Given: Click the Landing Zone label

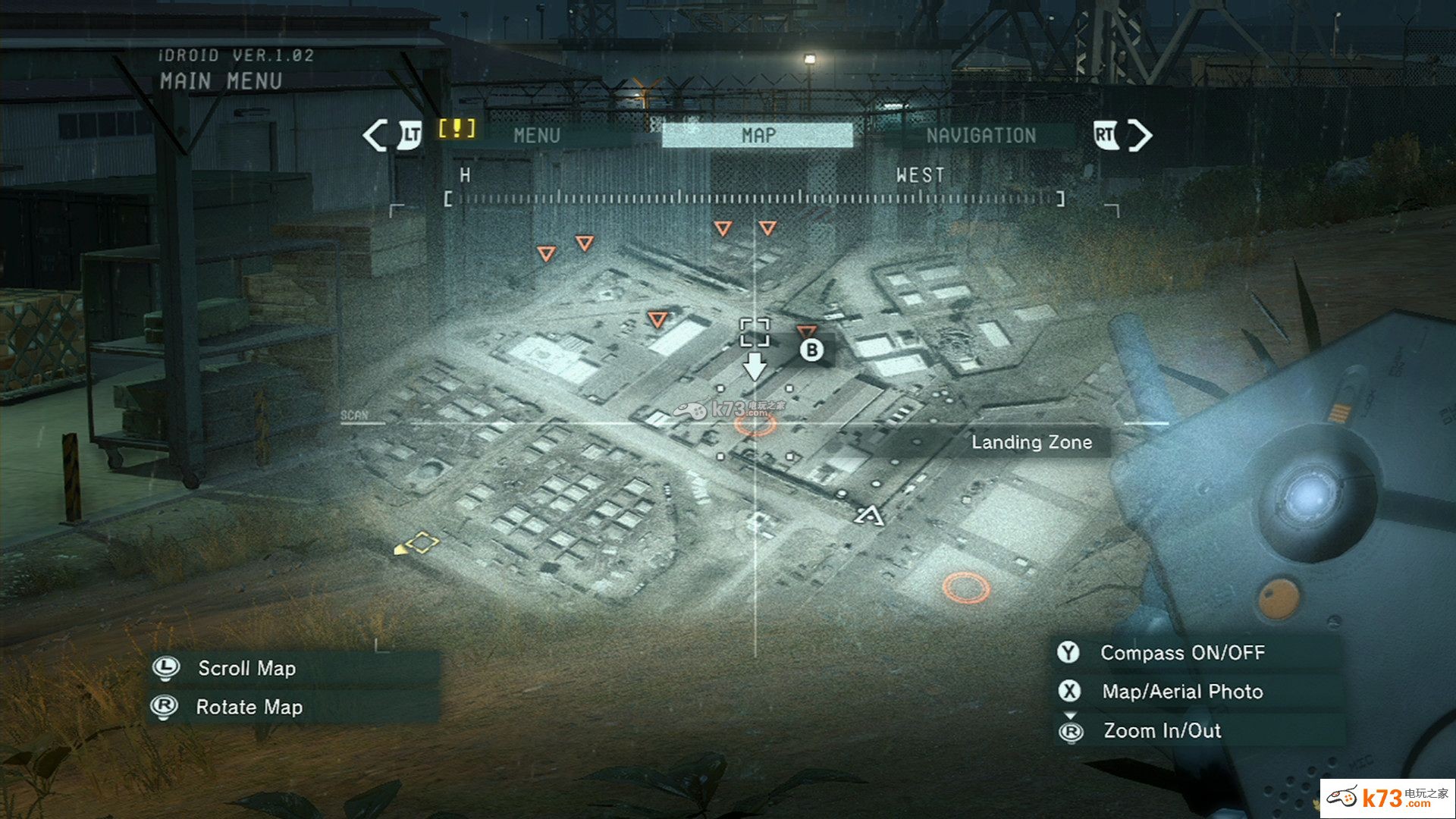Looking at the screenshot, I should click(1031, 442).
